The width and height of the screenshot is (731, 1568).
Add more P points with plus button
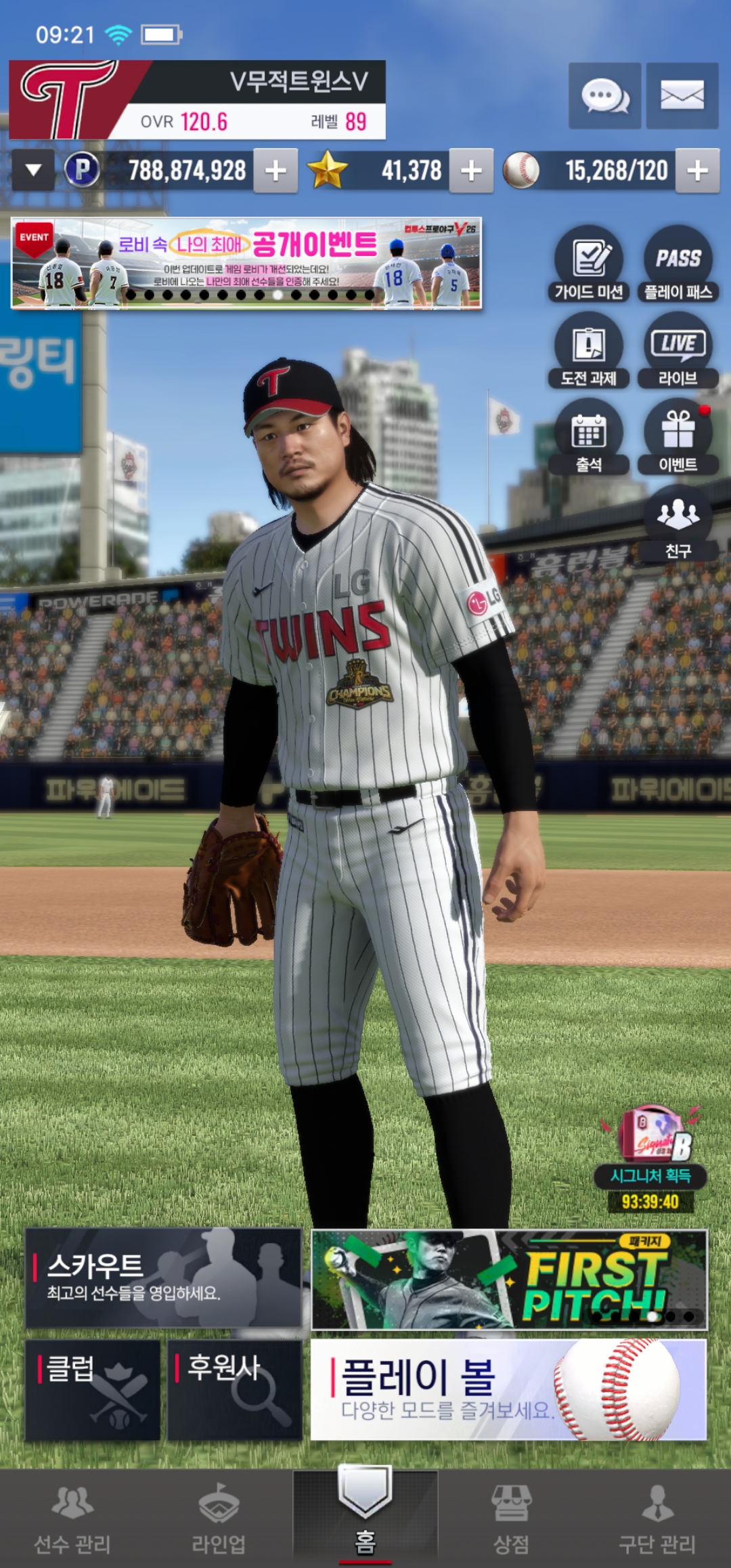[275, 171]
